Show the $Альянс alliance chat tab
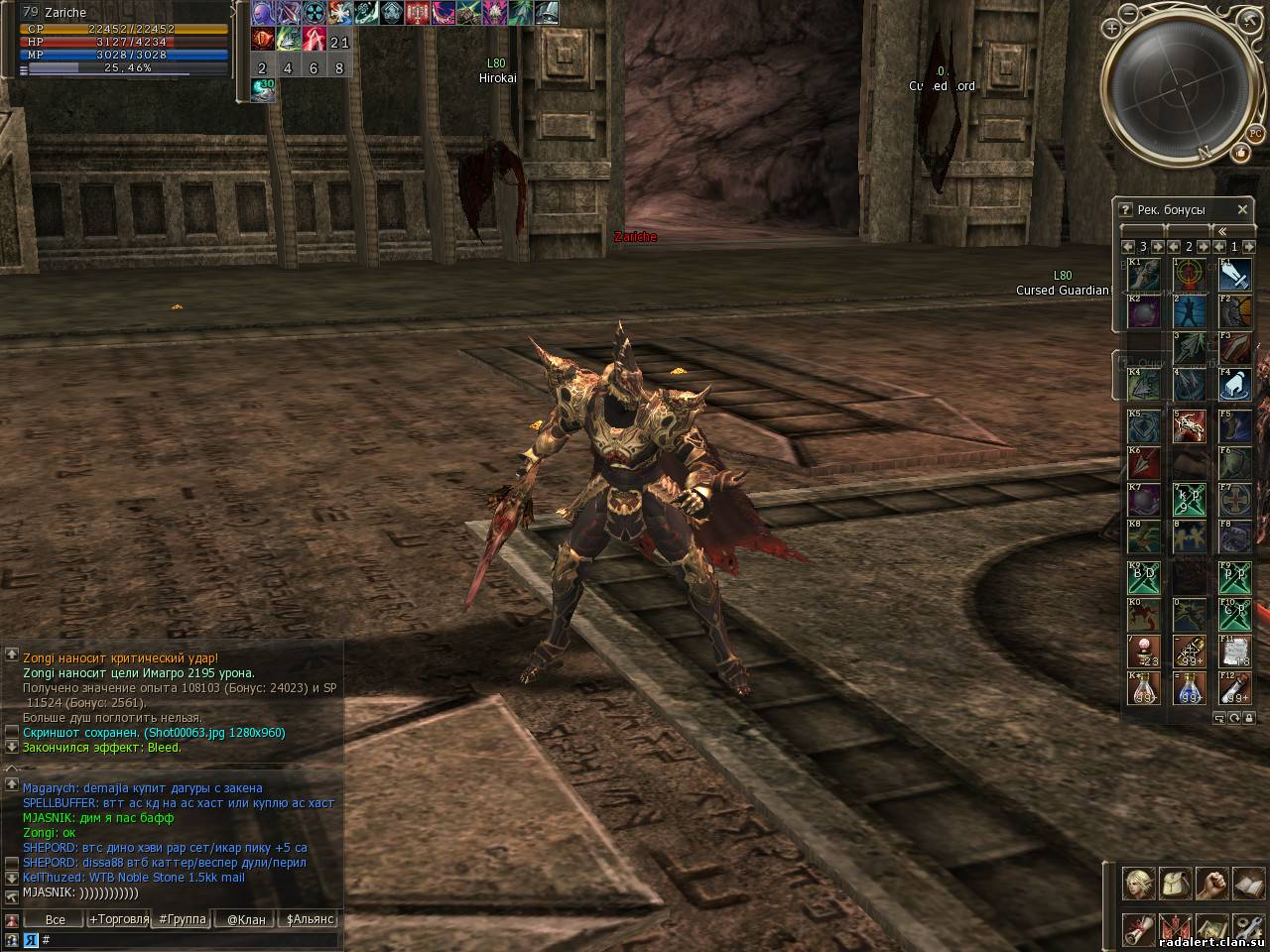The image size is (1270, 952). pos(311,919)
